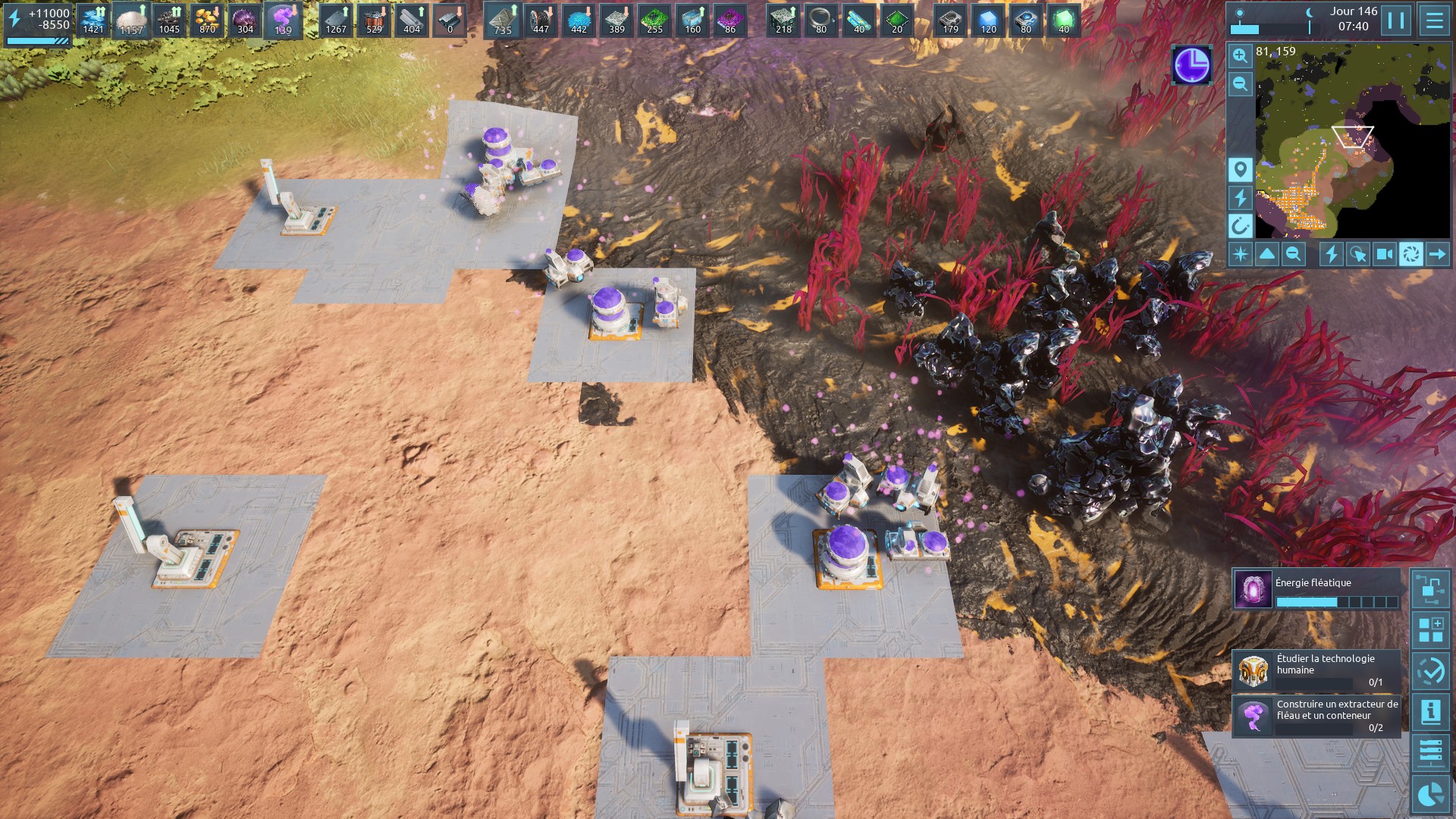Pause the game with the pause button

(x=1396, y=20)
